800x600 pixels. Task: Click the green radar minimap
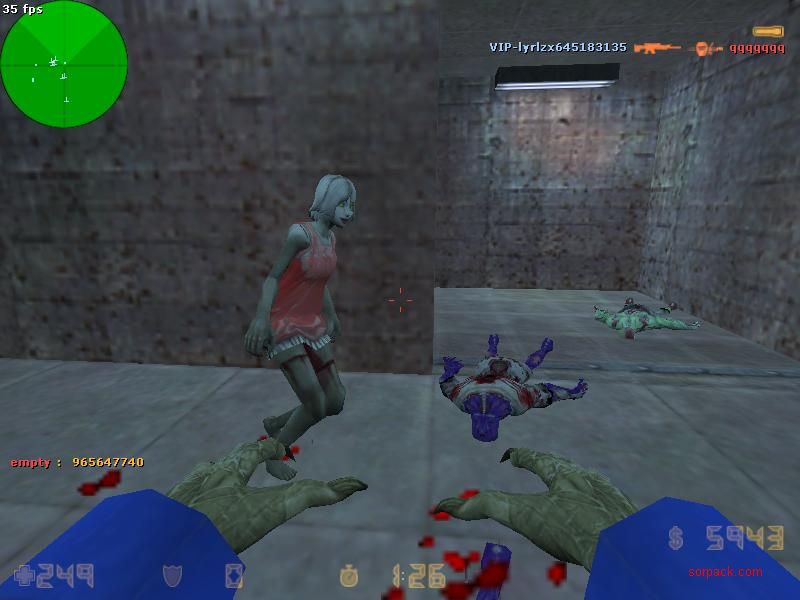click(64, 64)
